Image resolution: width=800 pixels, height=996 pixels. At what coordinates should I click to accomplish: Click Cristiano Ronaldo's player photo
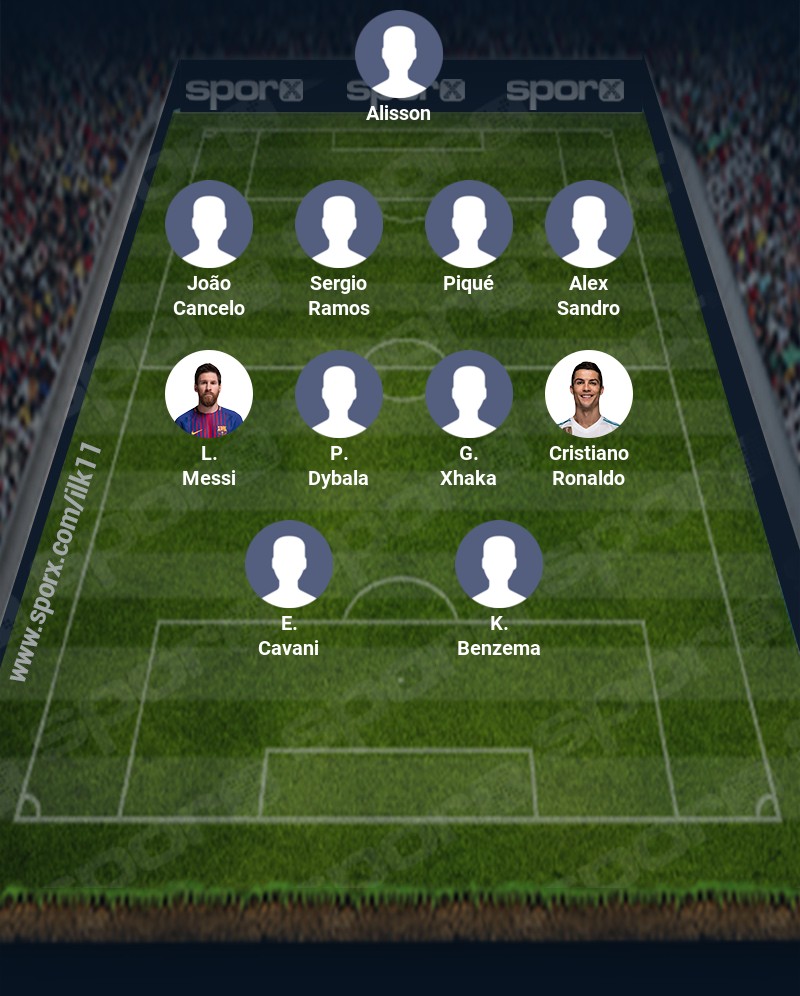click(589, 394)
